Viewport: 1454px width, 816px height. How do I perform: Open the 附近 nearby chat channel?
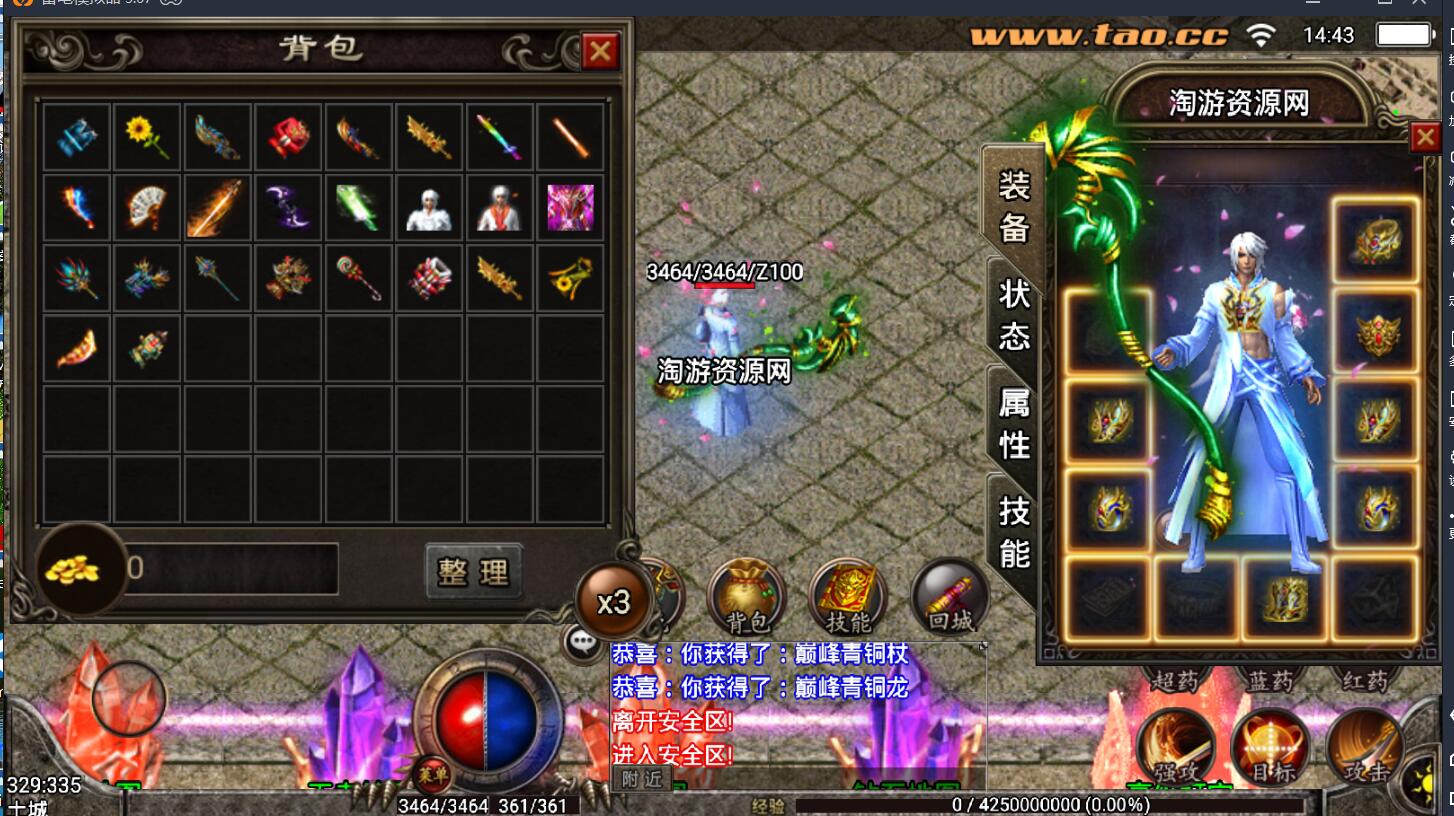(641, 780)
